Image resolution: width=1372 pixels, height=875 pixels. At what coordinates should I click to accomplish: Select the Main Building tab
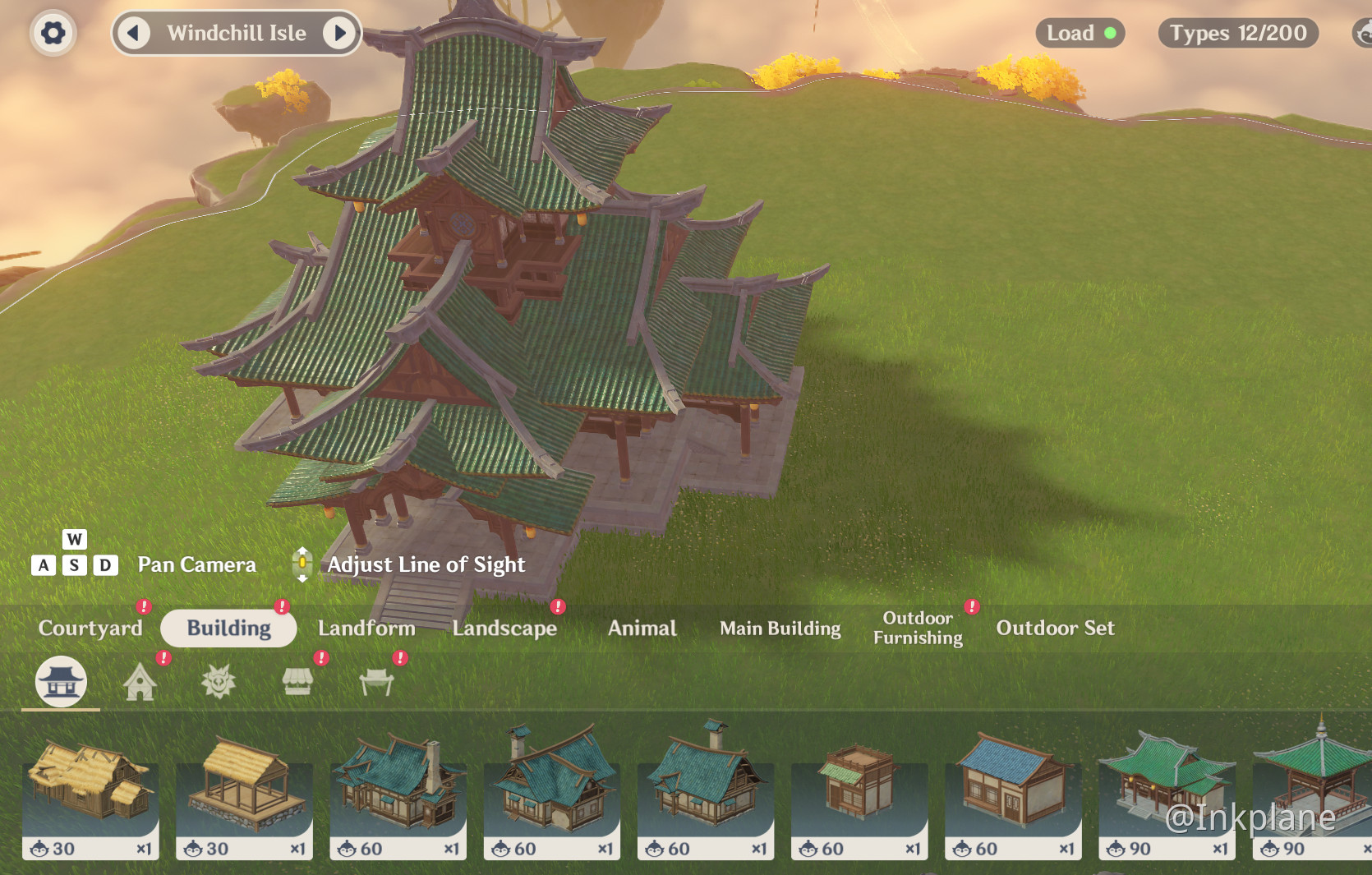coord(780,629)
